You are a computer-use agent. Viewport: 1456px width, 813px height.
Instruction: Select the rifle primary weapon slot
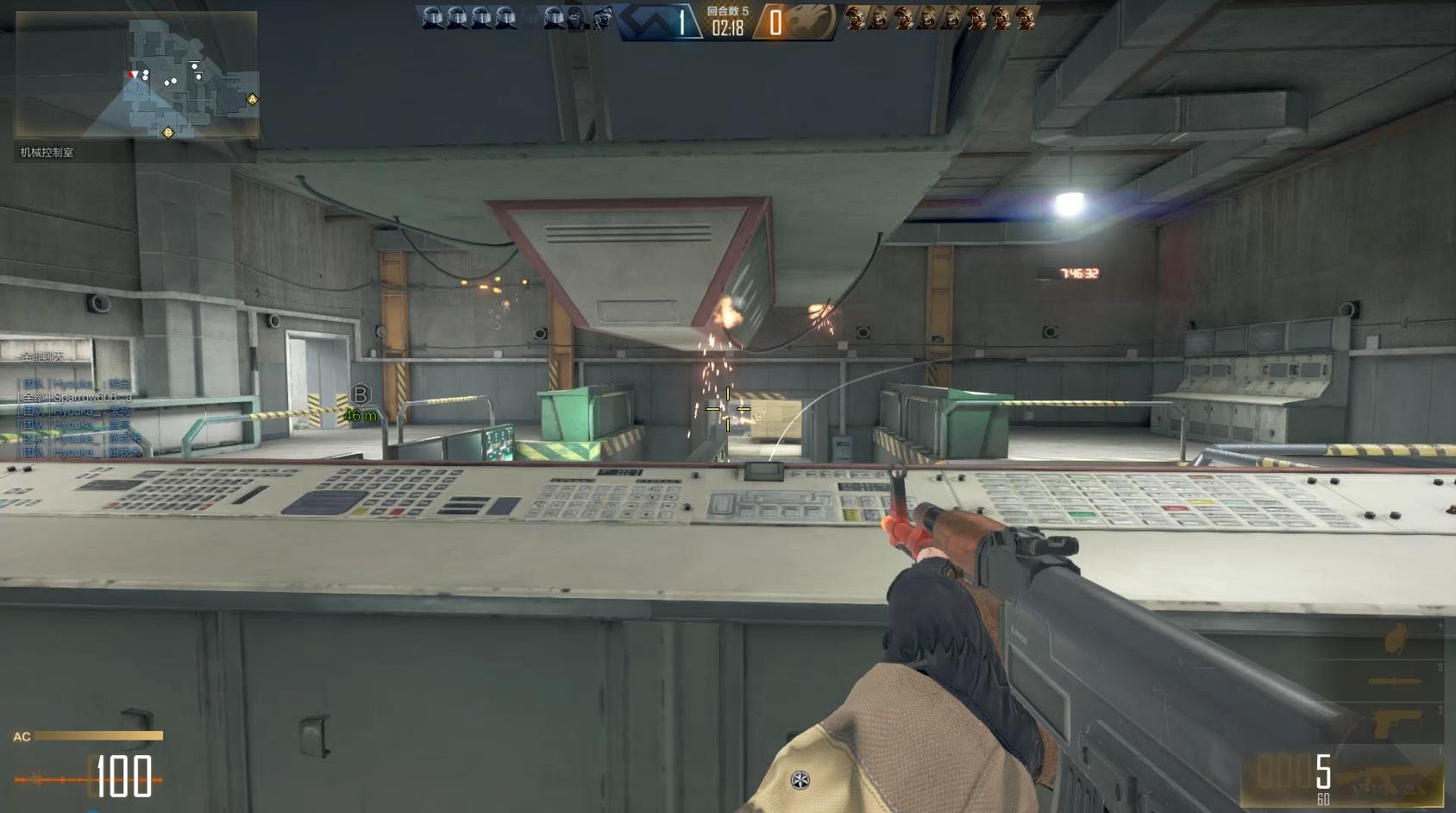[1380, 778]
